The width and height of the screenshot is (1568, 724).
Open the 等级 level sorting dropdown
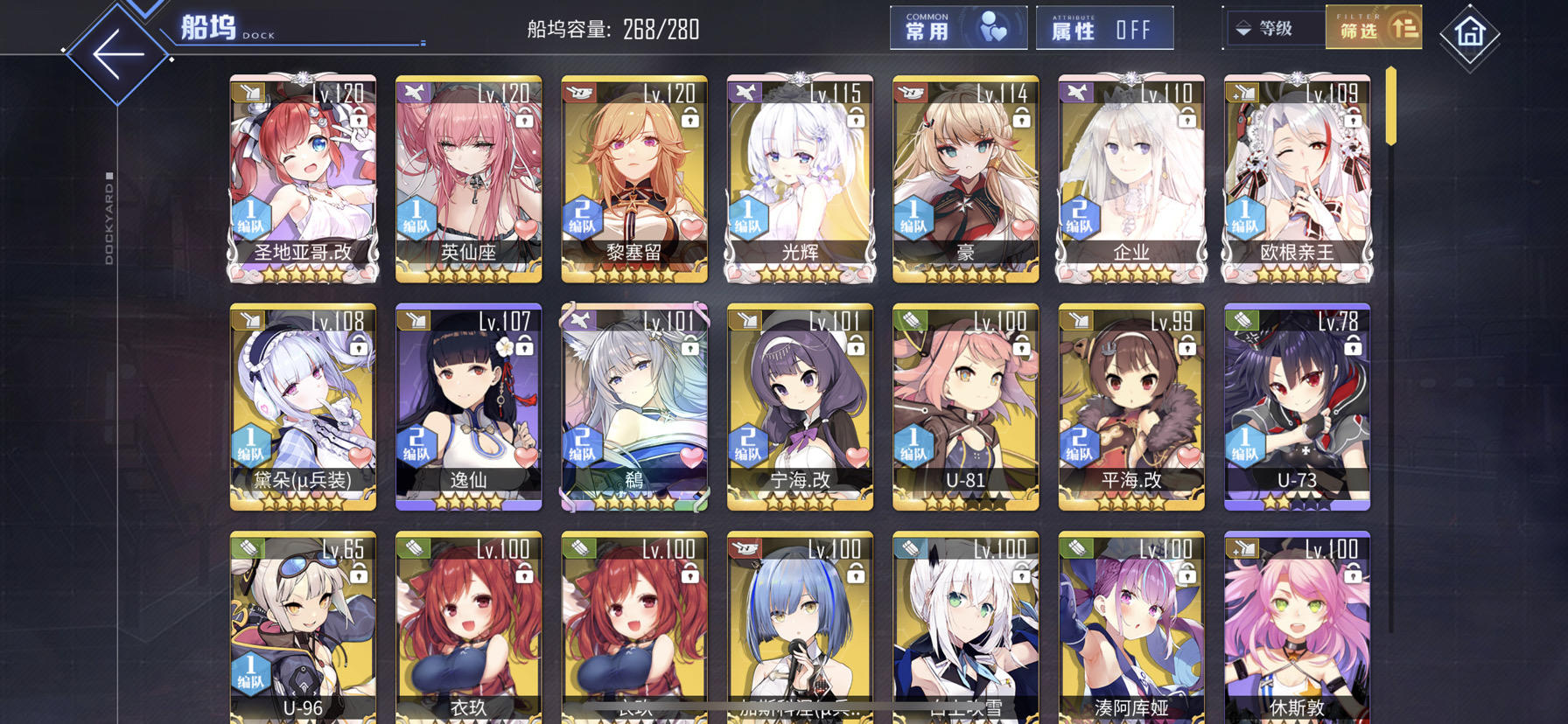point(1277,27)
